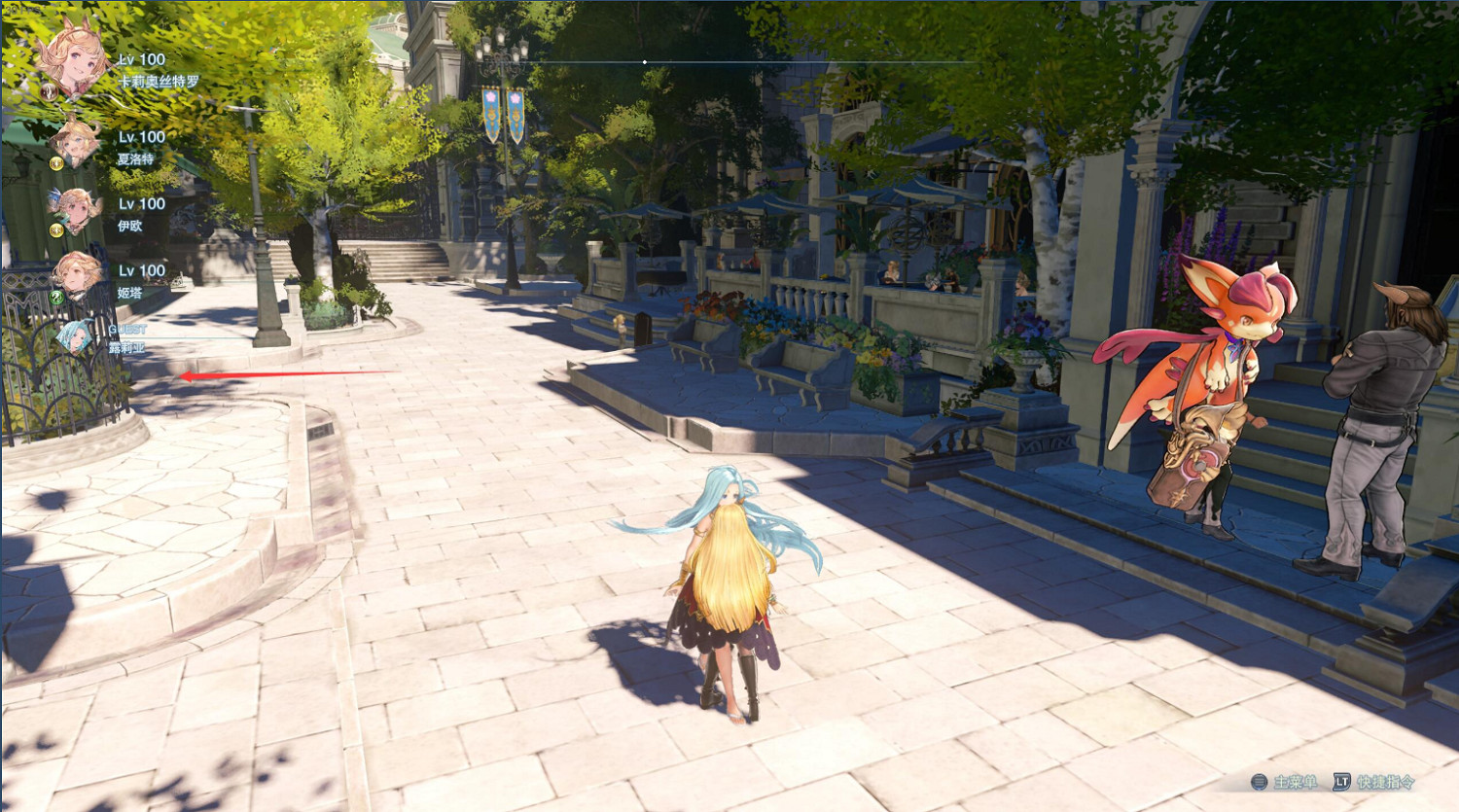1459x812 pixels.
Task: Click the 姬塔 name text label
Action: pos(129,293)
